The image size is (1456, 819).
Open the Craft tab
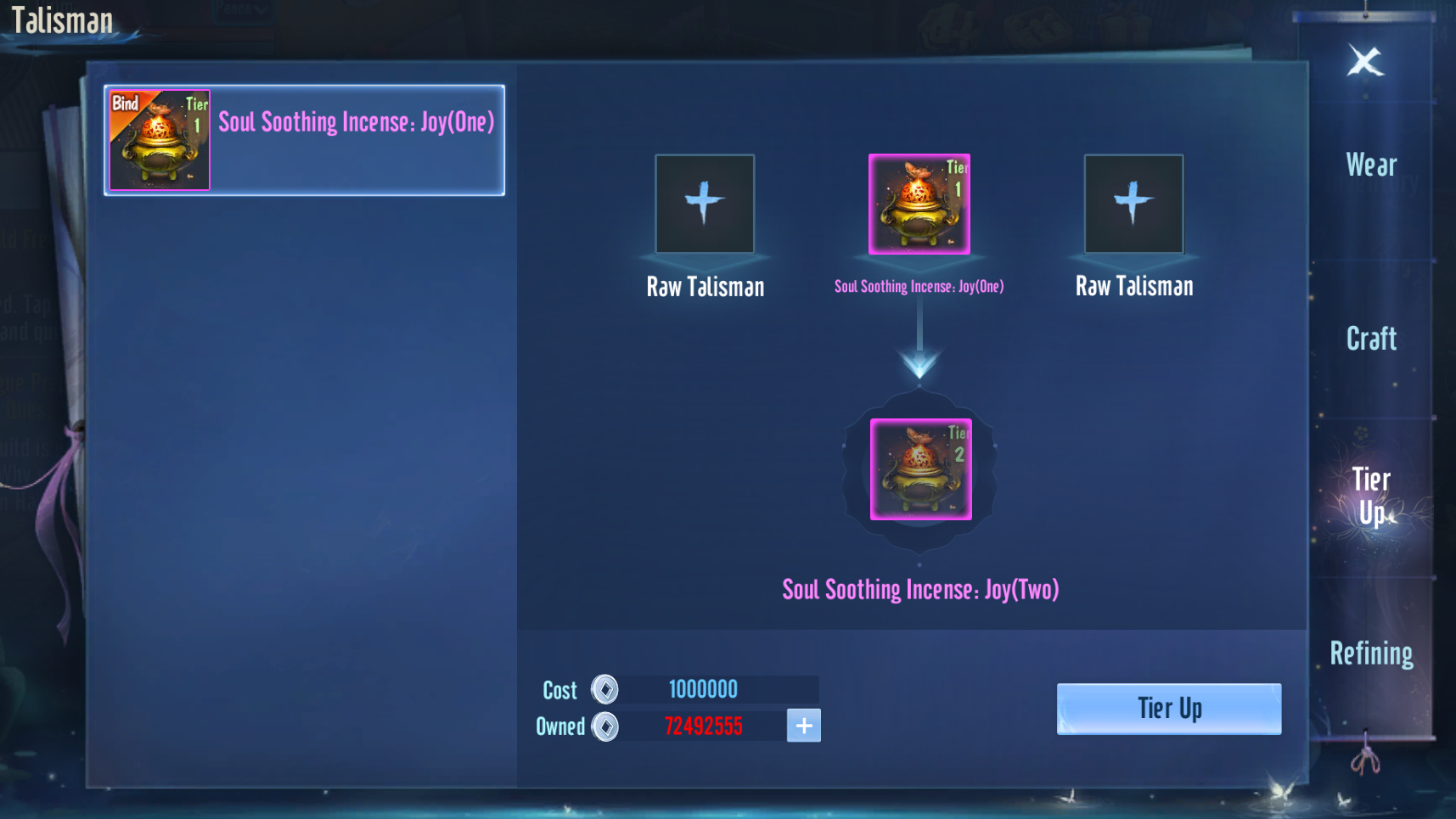point(1371,339)
